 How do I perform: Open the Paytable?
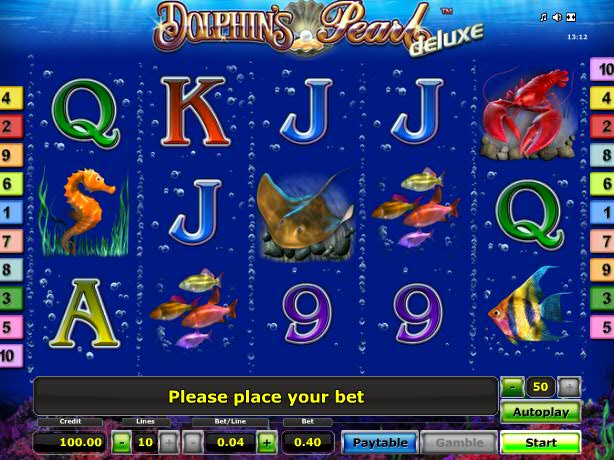coord(380,442)
